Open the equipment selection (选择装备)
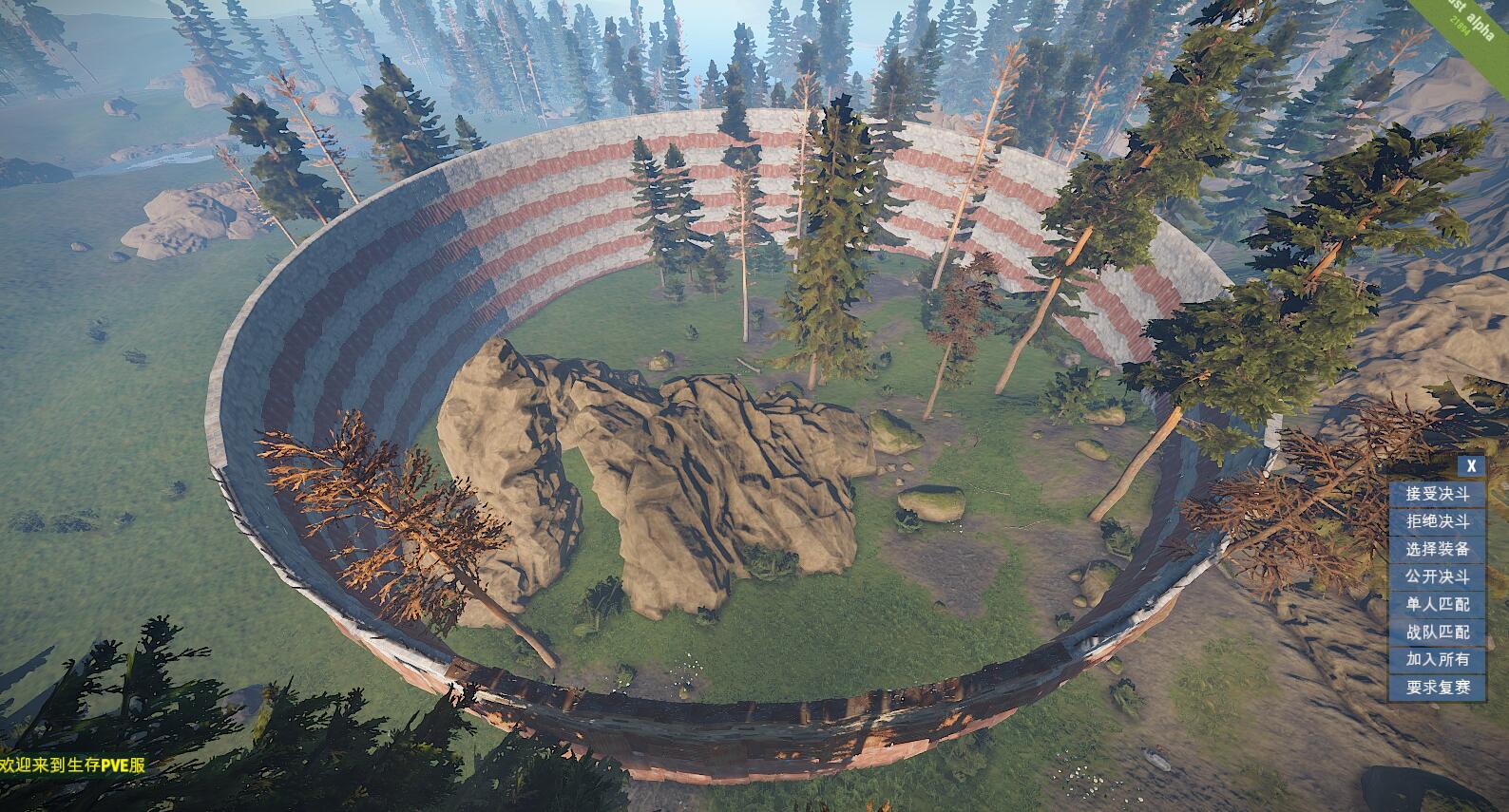Screen dimensions: 1509x812 1437,549
